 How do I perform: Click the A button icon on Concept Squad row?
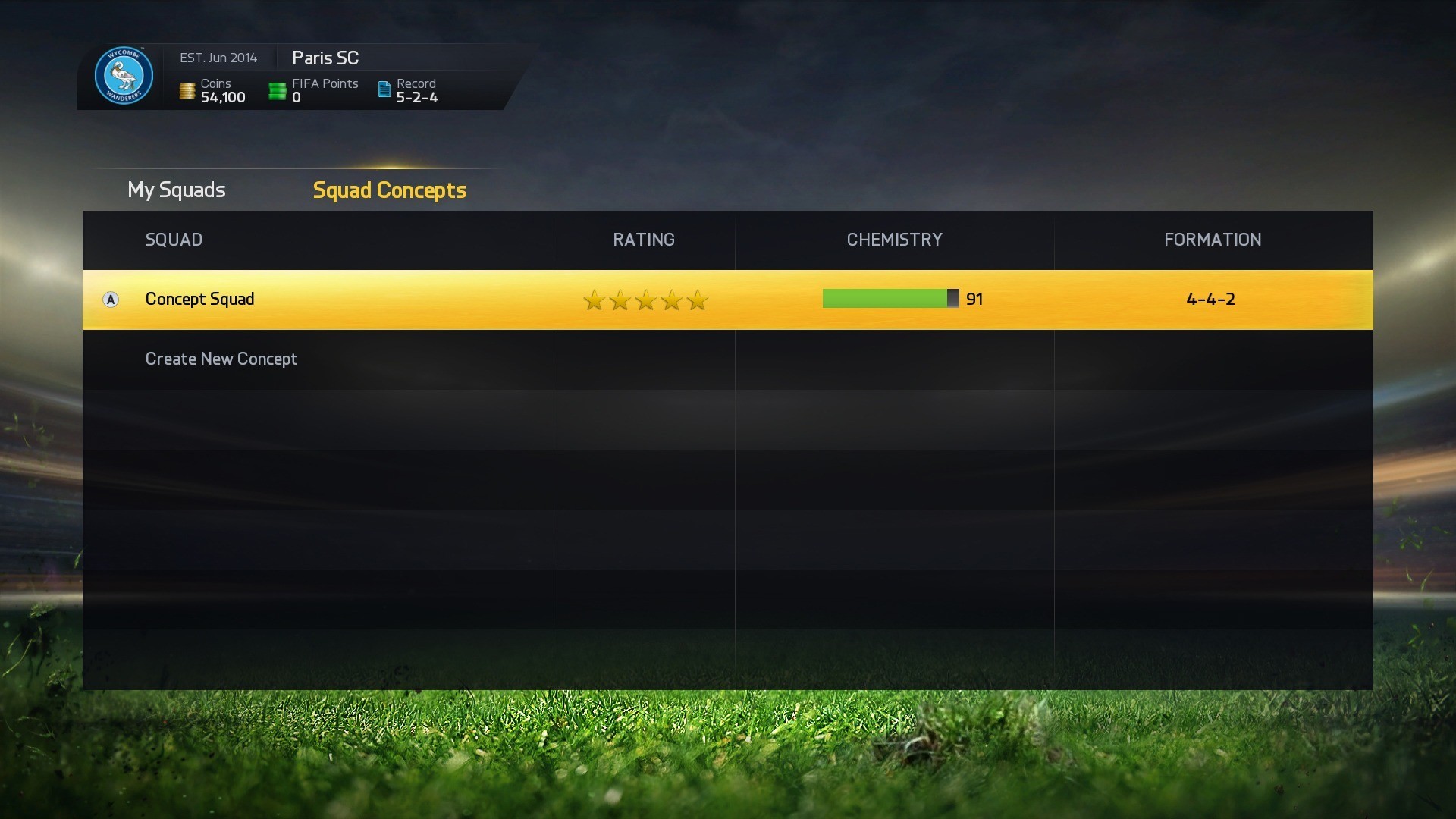[111, 300]
